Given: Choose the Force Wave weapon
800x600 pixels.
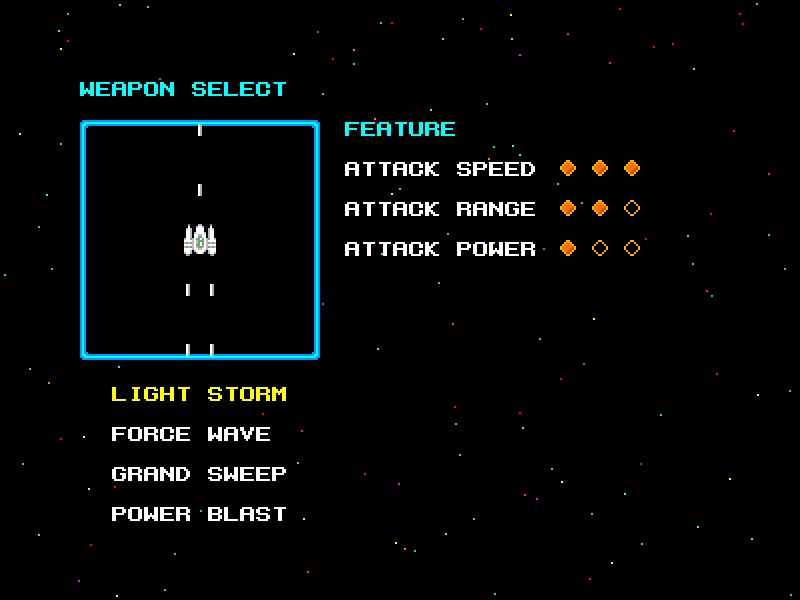Looking at the screenshot, I should coord(191,434).
